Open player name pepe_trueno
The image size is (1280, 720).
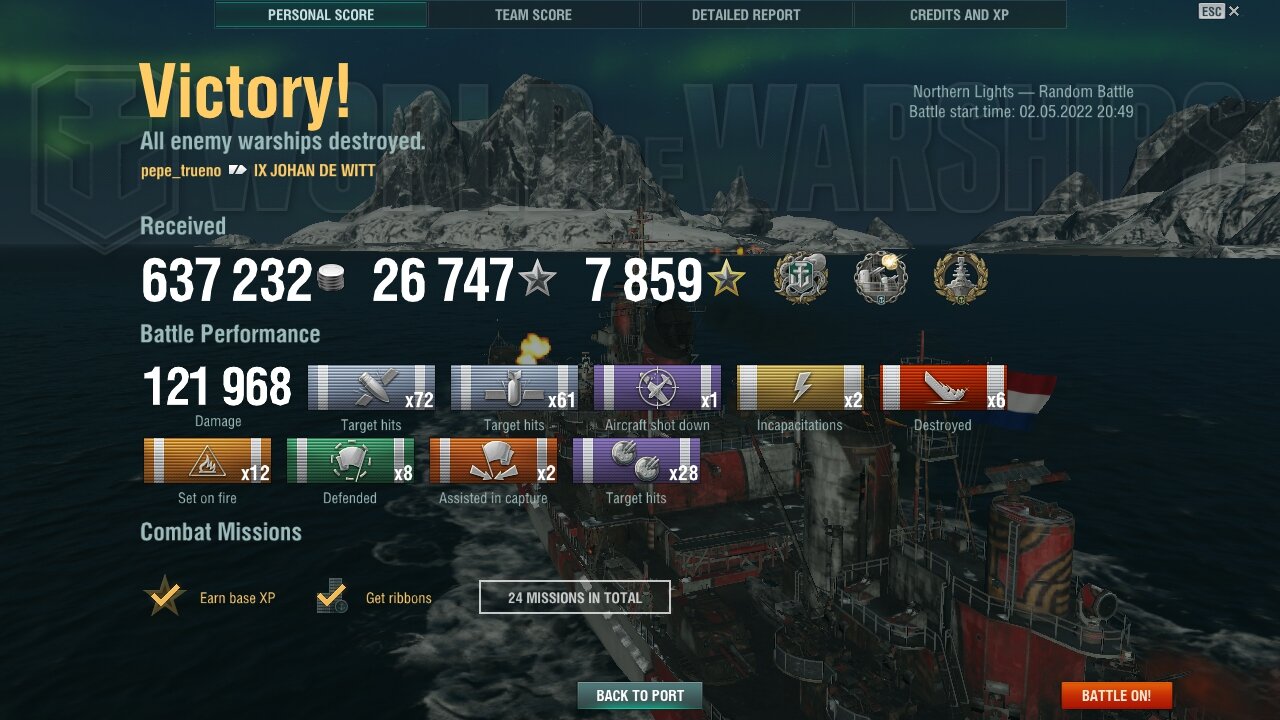point(181,171)
